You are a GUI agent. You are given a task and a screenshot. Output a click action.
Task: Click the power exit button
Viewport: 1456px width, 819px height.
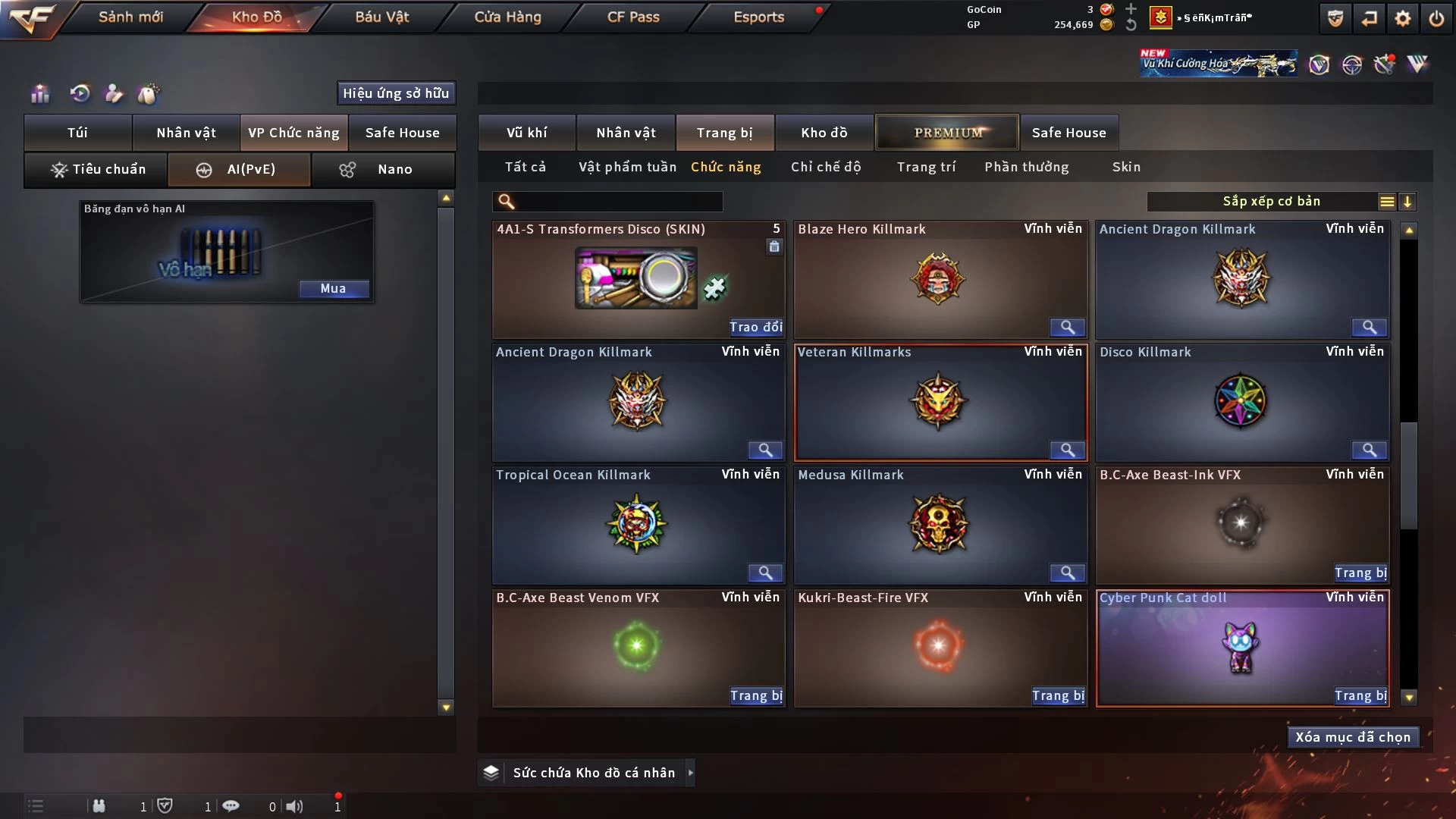[x=1436, y=18]
